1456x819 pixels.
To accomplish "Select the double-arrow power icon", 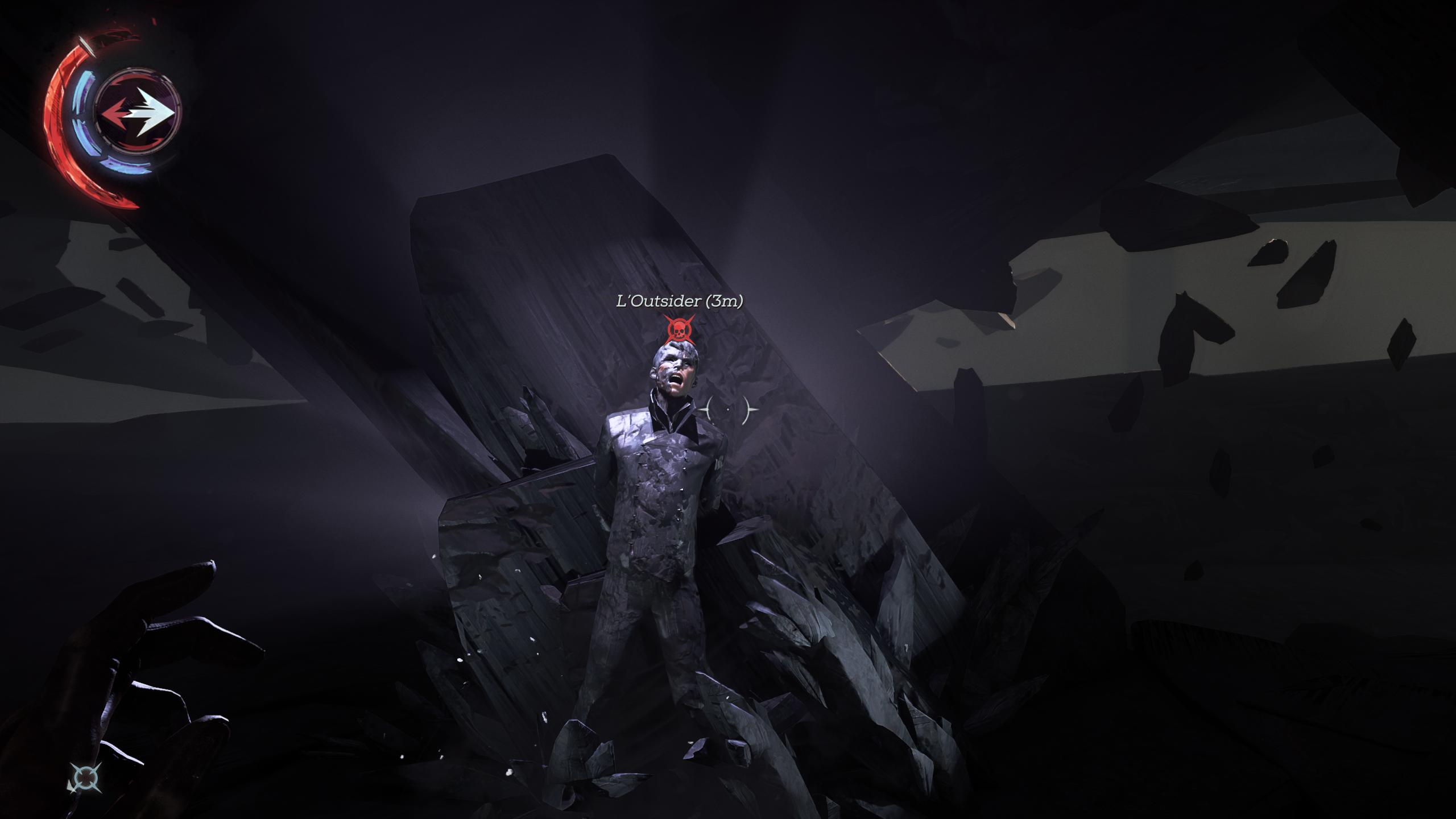I will (137, 112).
